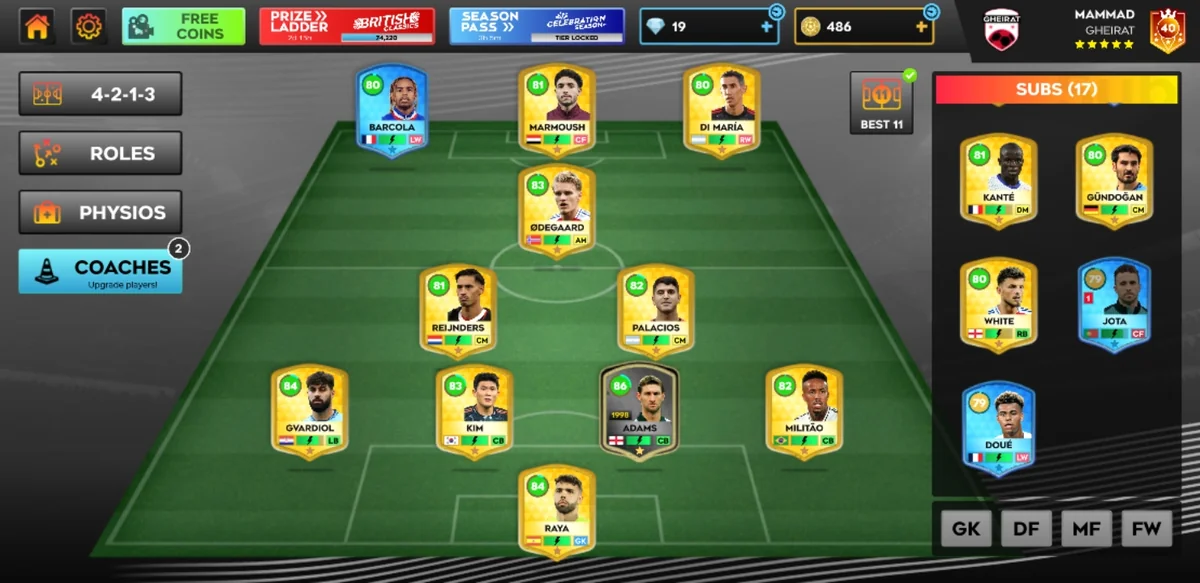The height and width of the screenshot is (583, 1200).
Task: Show midfielder subs with MF filter
Action: [x=1086, y=529]
